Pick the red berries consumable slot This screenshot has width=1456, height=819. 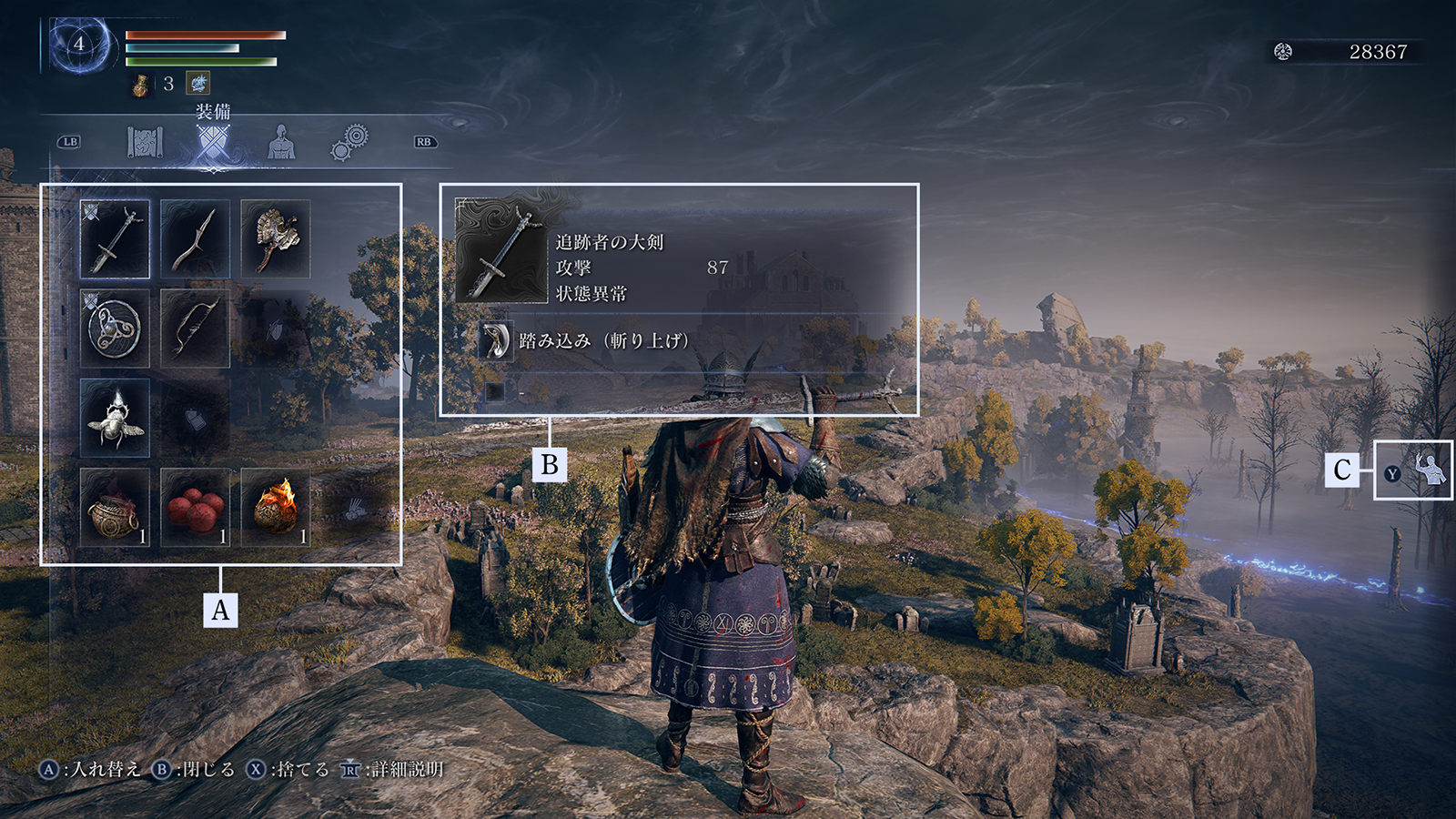pos(195,507)
